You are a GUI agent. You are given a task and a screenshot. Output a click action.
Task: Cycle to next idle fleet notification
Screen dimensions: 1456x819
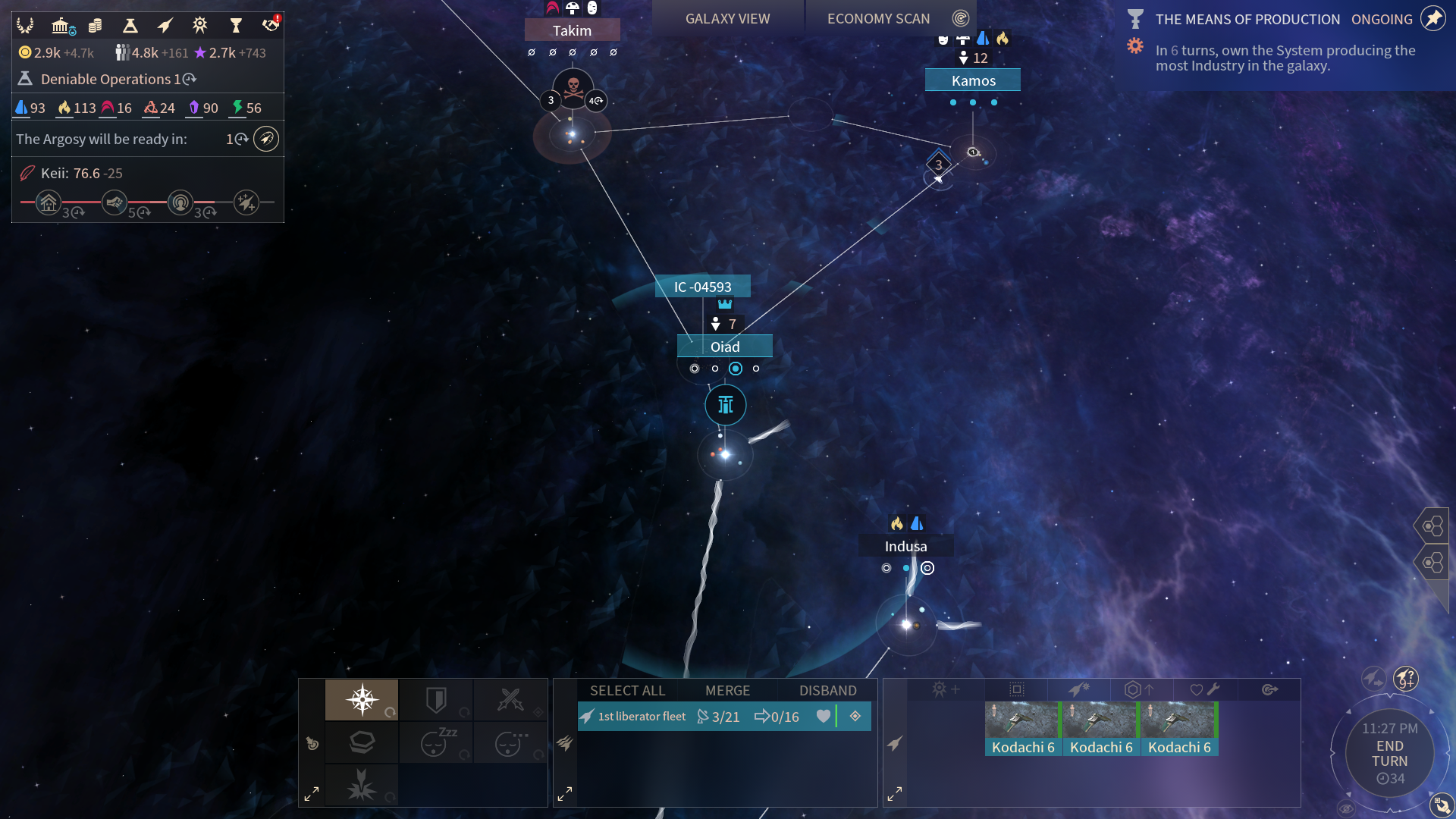1373,677
